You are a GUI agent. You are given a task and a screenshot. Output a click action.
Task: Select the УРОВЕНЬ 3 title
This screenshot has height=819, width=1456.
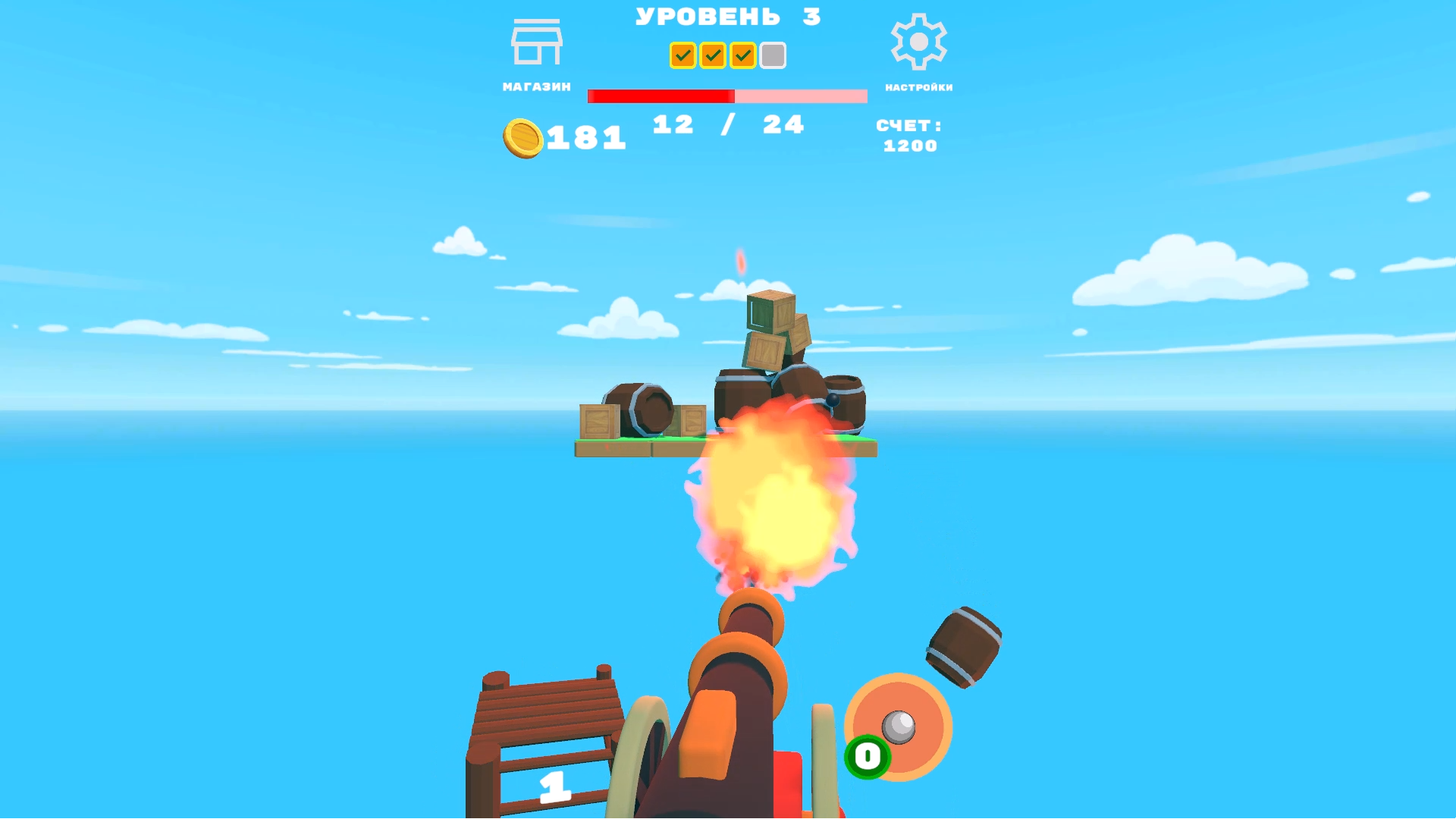728,15
